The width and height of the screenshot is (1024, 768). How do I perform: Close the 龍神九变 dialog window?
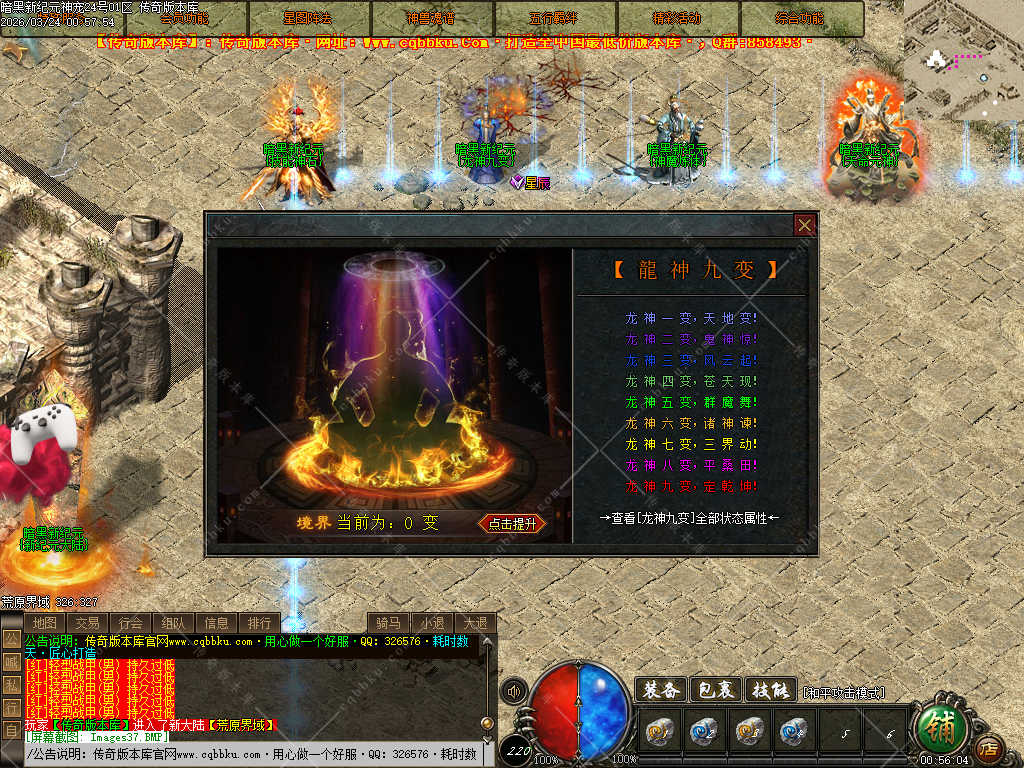point(805,225)
